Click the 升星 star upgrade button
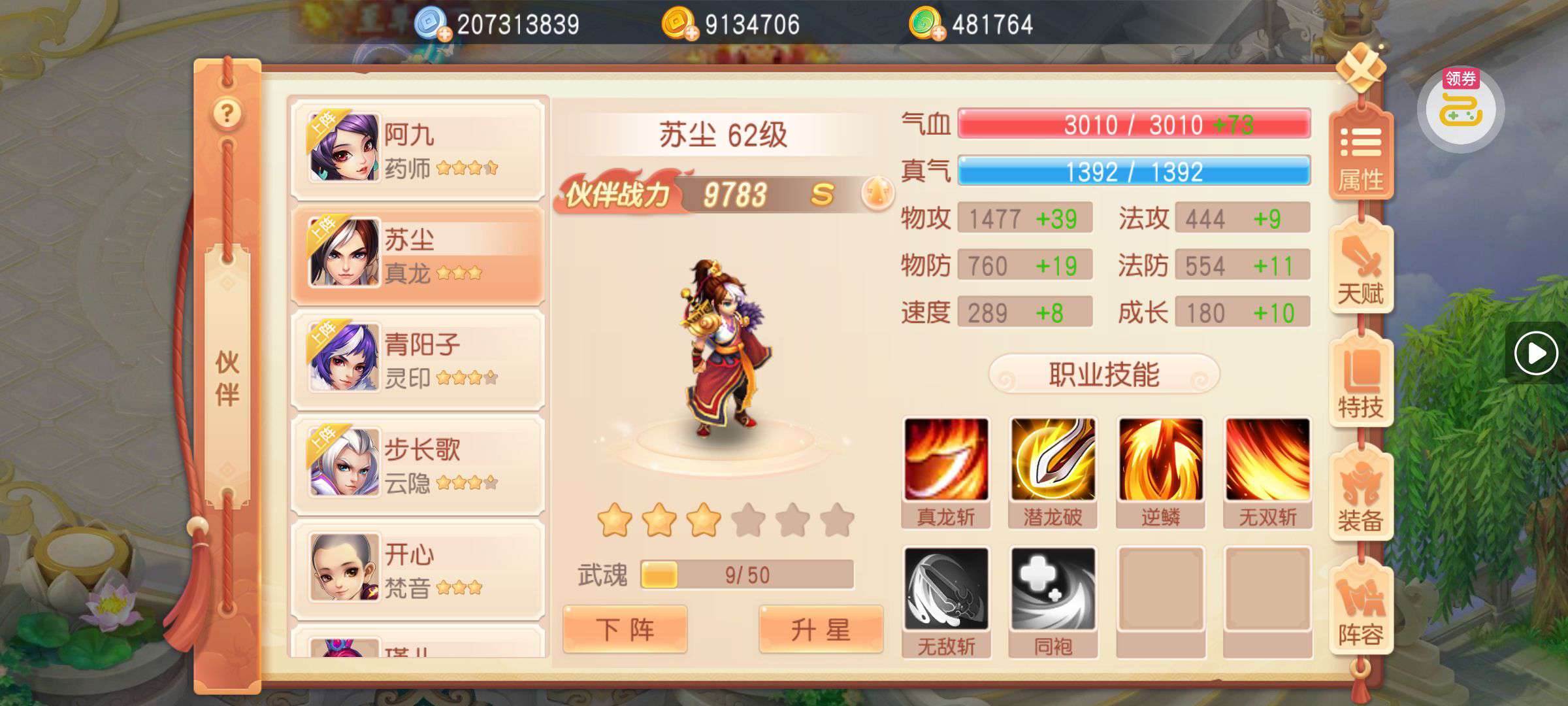Viewport: 1568px width, 706px height. coord(821,630)
